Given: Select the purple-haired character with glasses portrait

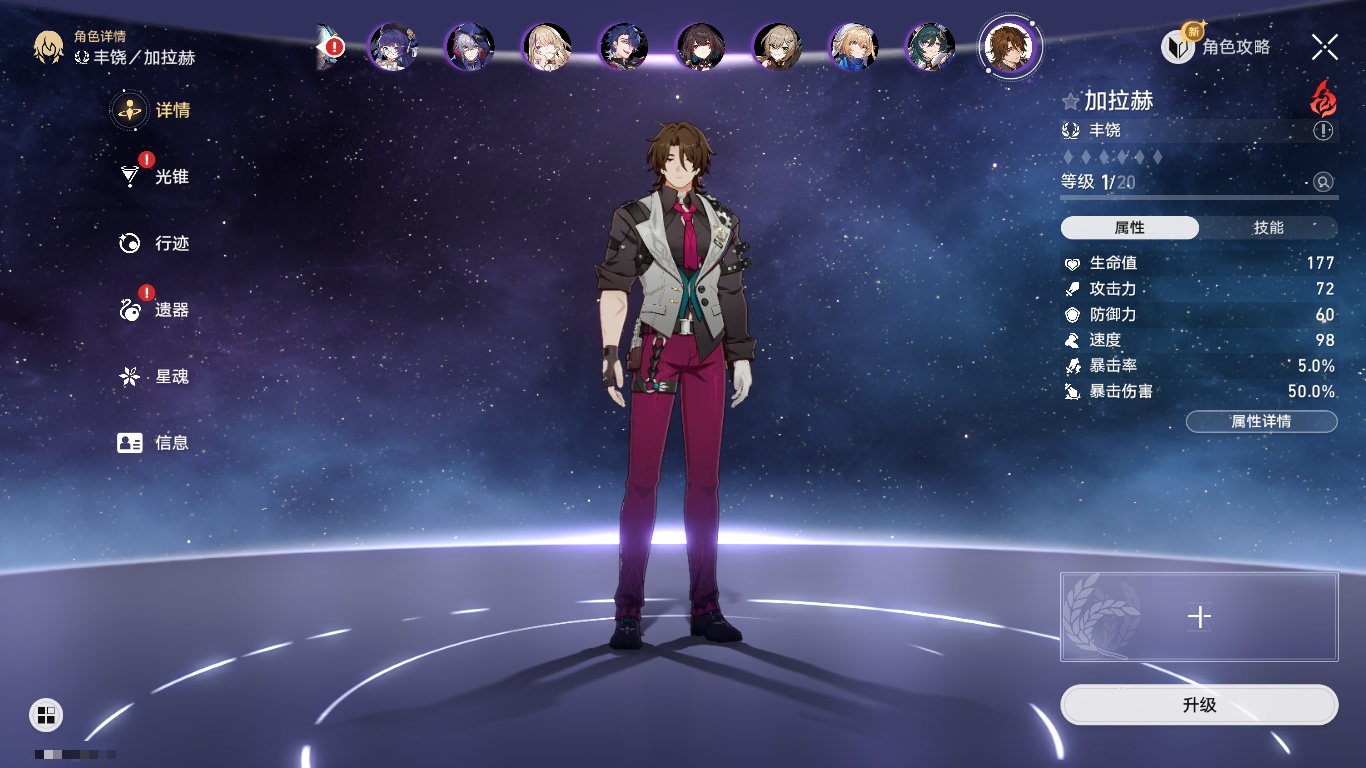Looking at the screenshot, I should point(393,46).
